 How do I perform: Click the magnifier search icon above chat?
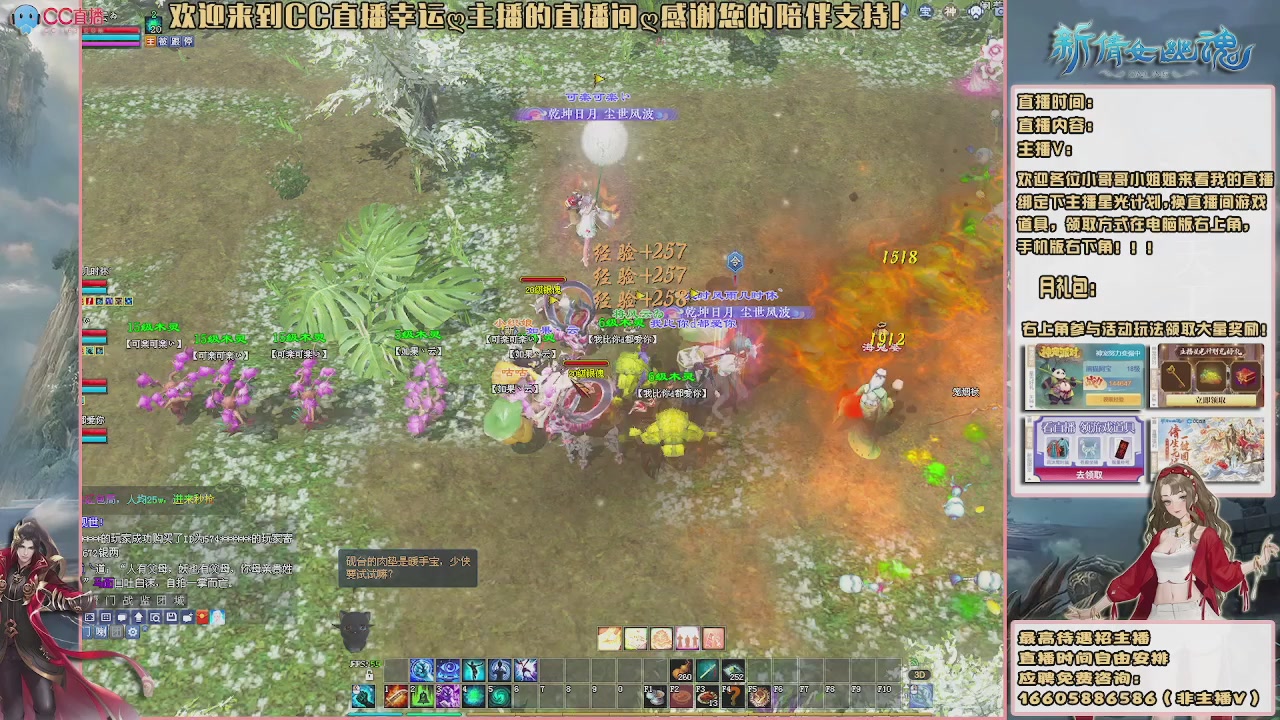point(156,617)
